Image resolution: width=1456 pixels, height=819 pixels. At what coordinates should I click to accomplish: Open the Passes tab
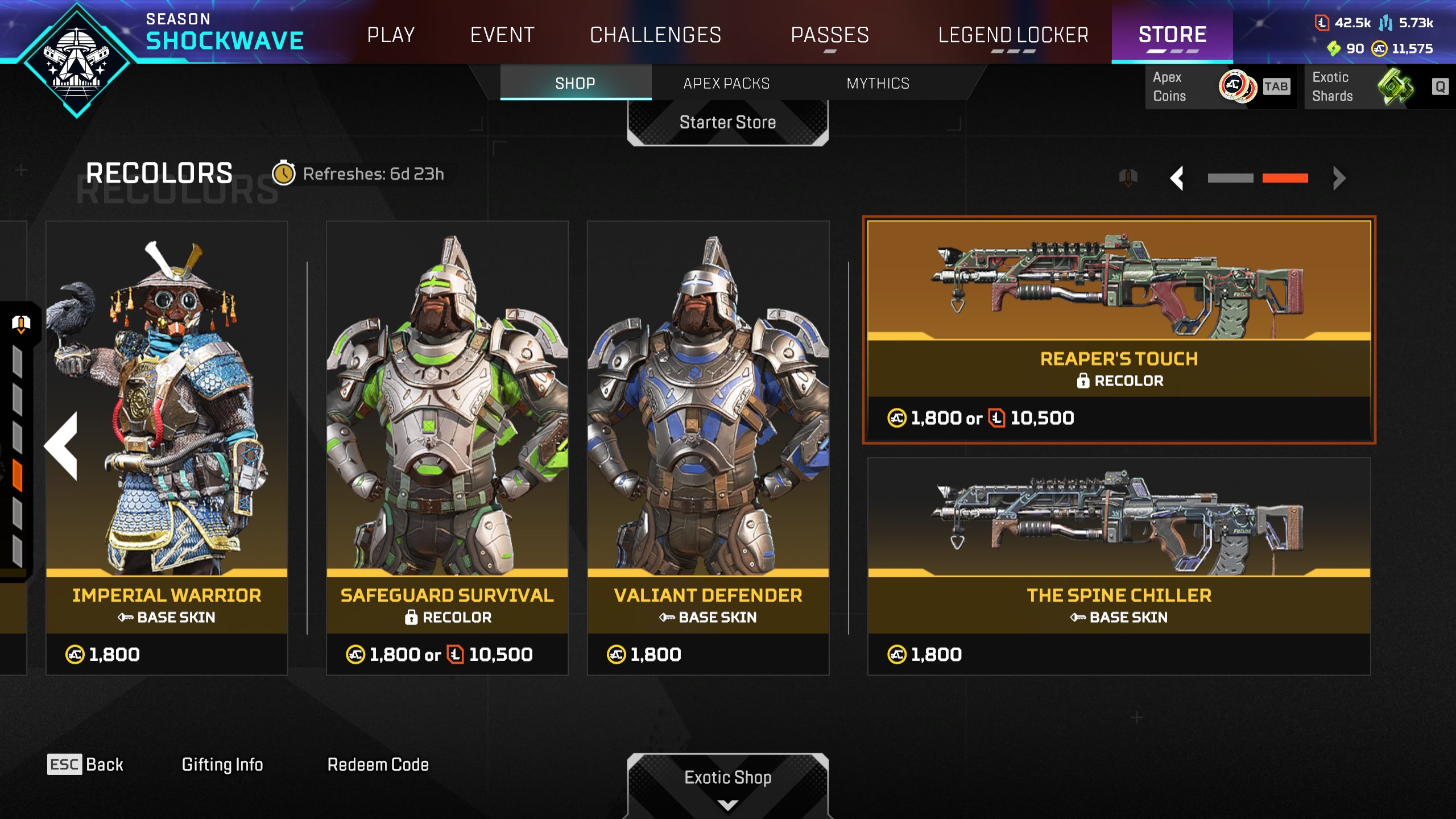coord(830,35)
